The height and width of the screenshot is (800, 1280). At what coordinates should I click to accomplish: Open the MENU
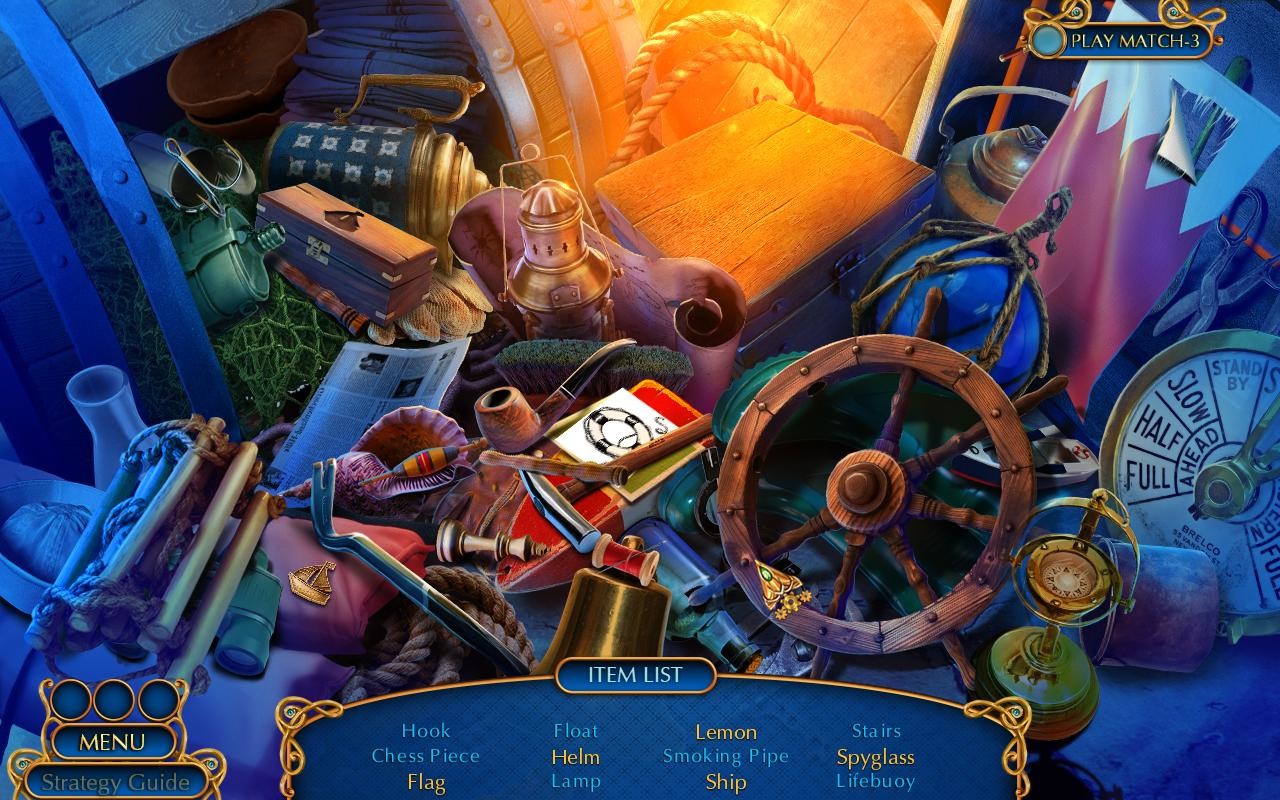pyautogui.click(x=113, y=742)
